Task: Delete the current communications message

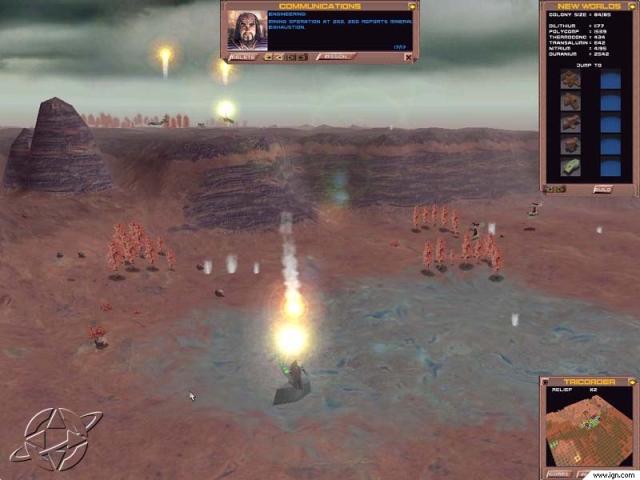Action: [x=243, y=57]
